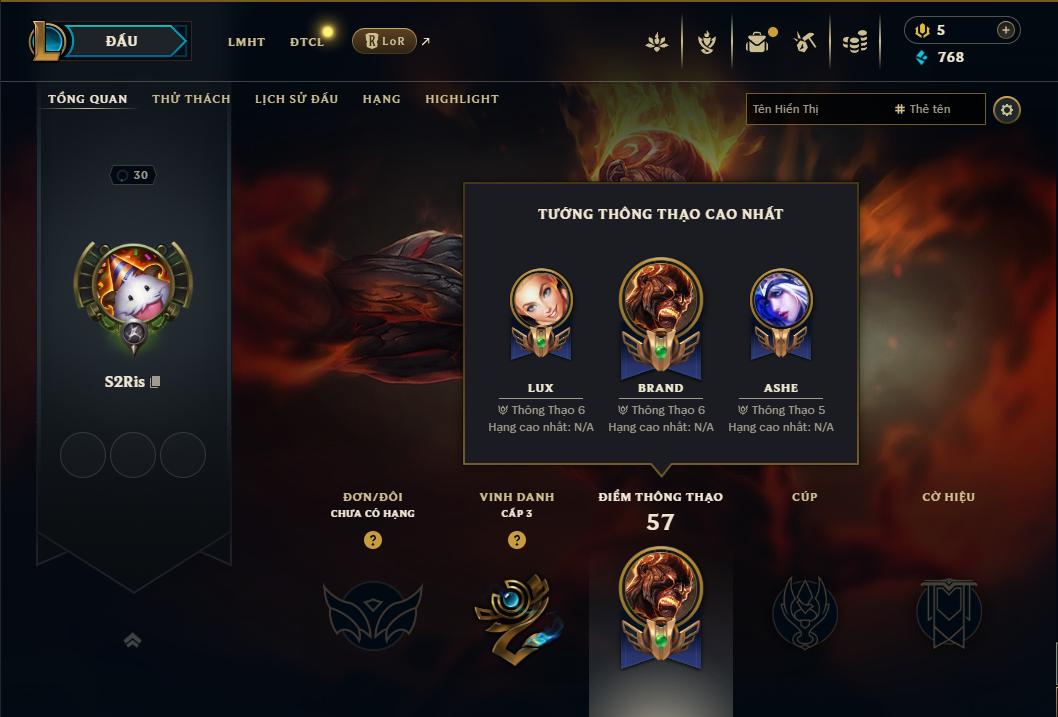Click the ĐẤU play button

[121, 41]
